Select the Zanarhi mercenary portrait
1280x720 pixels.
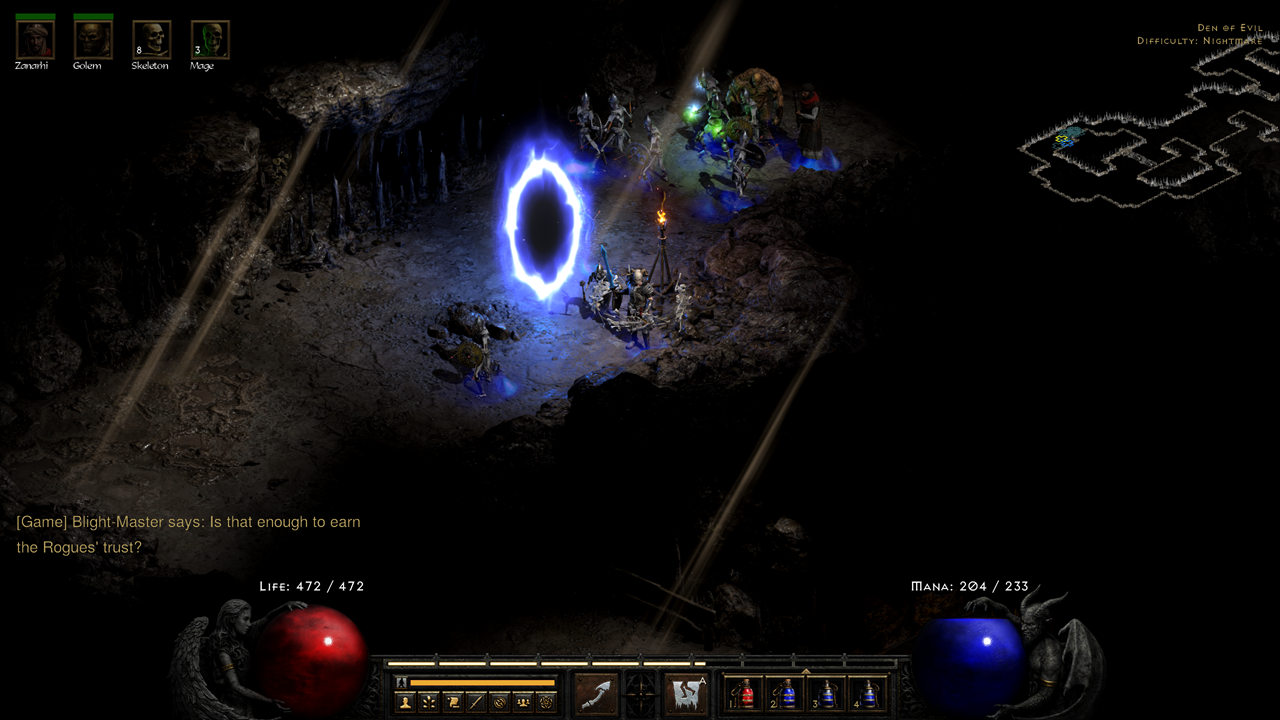pos(35,40)
